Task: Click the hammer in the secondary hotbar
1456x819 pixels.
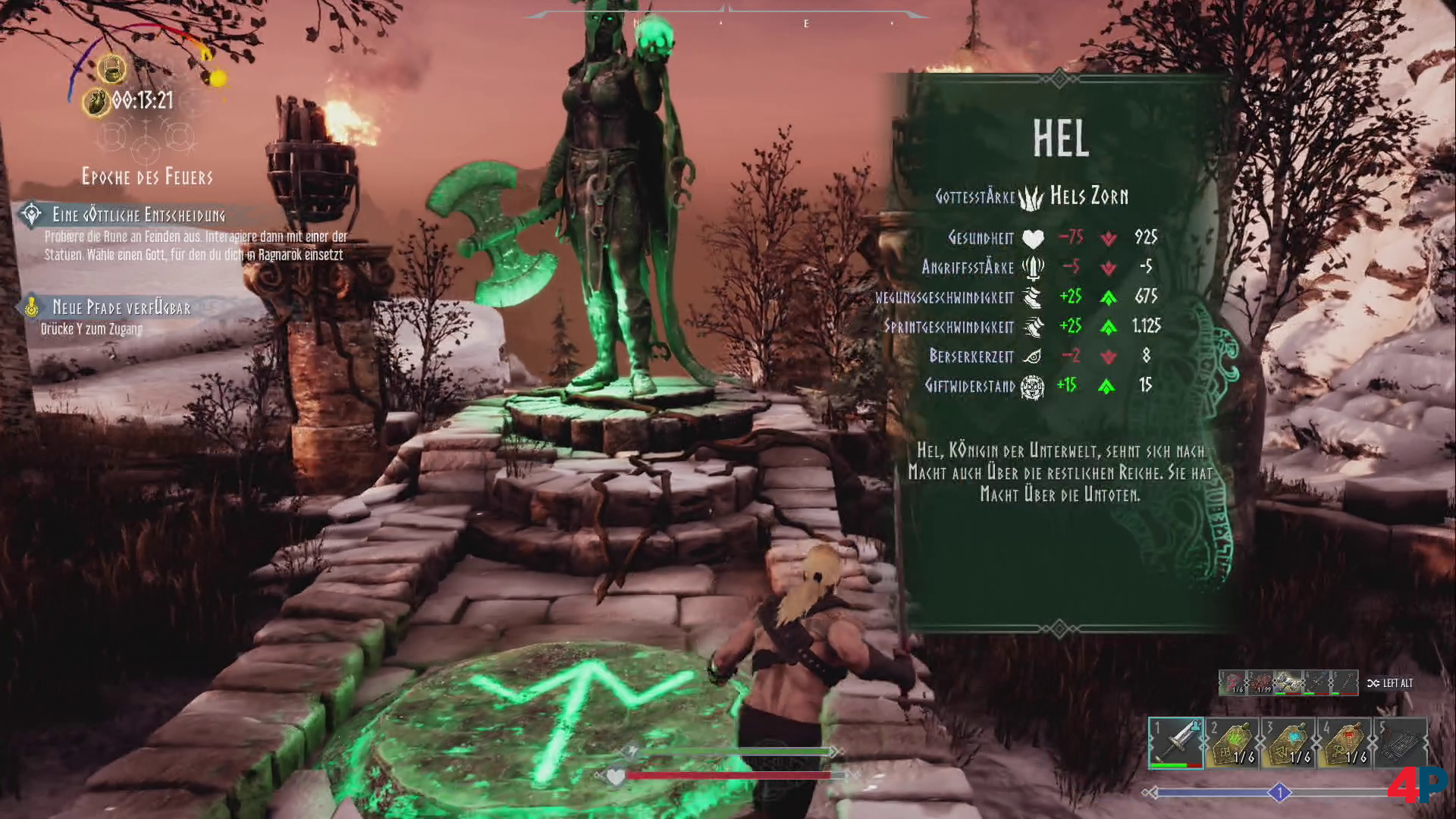Action: click(1287, 683)
